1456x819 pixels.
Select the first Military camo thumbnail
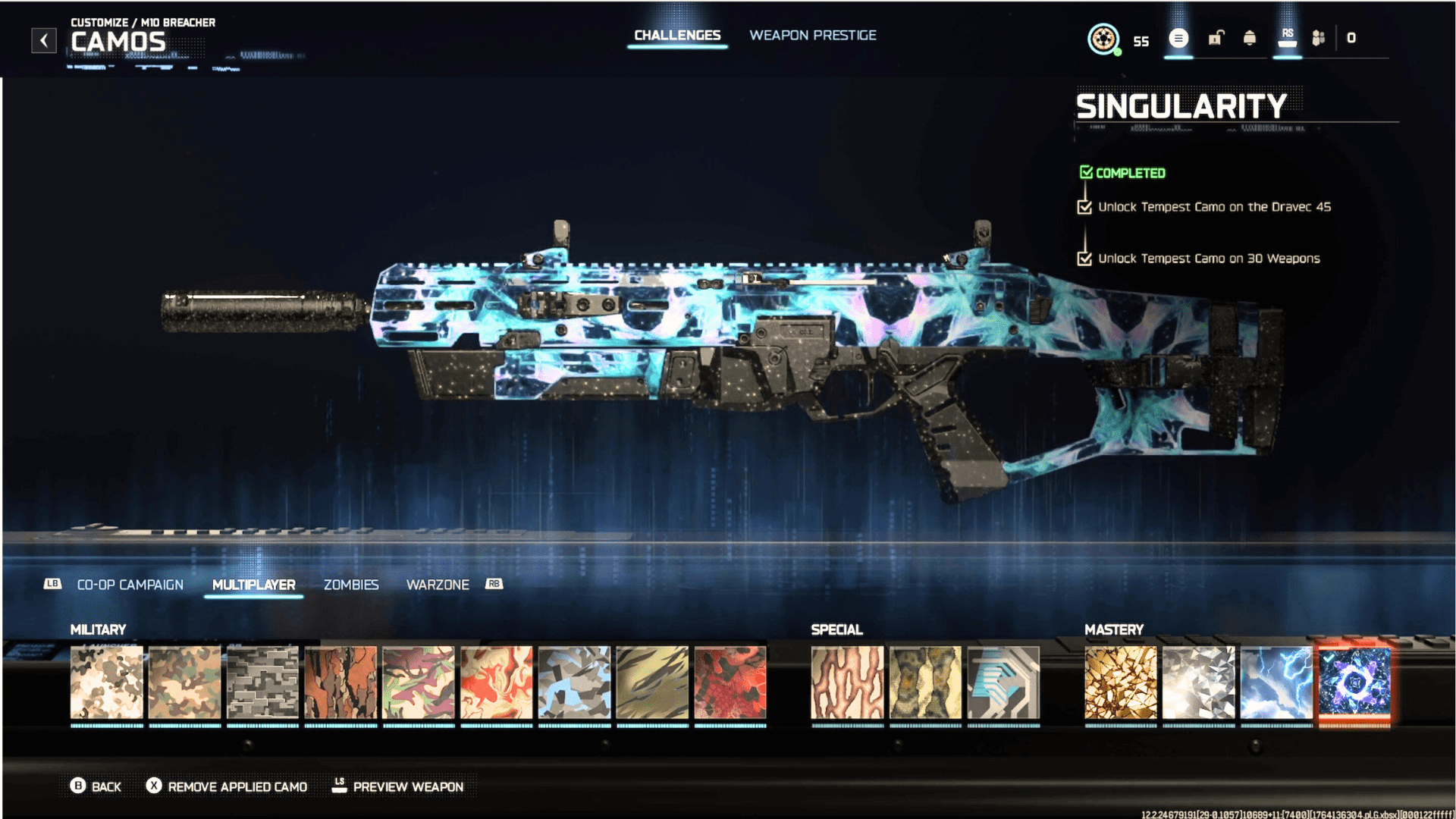(107, 682)
